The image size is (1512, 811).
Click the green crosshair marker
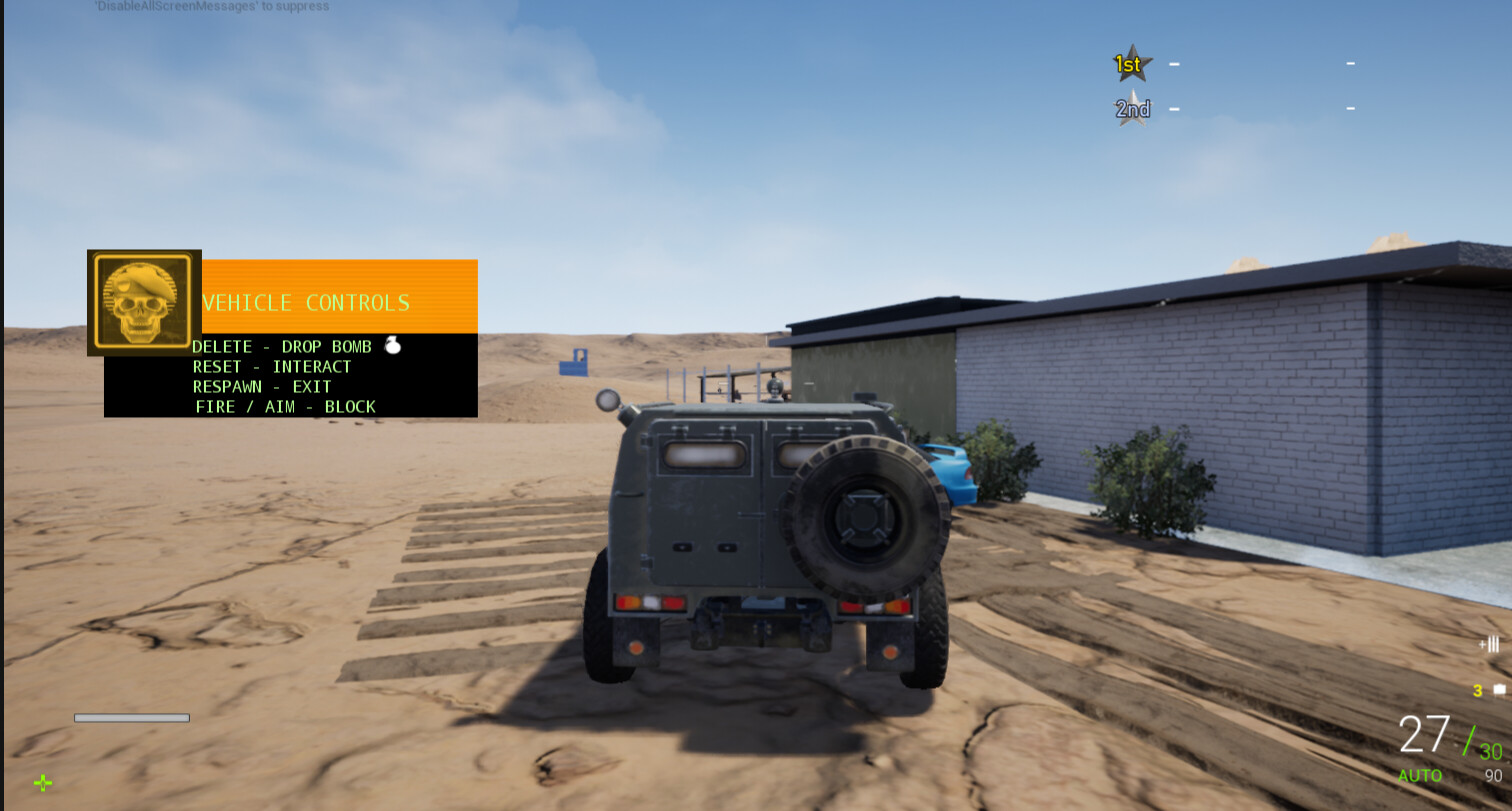tap(44, 783)
